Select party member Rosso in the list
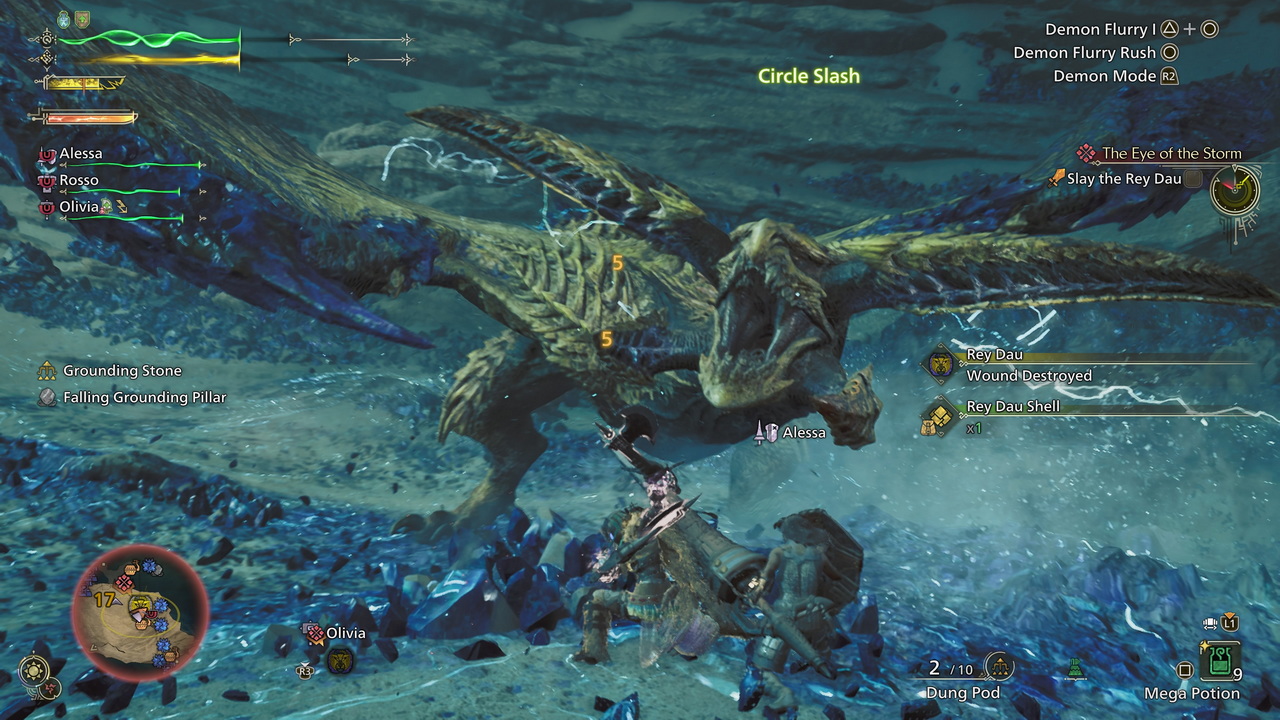 click(78, 181)
